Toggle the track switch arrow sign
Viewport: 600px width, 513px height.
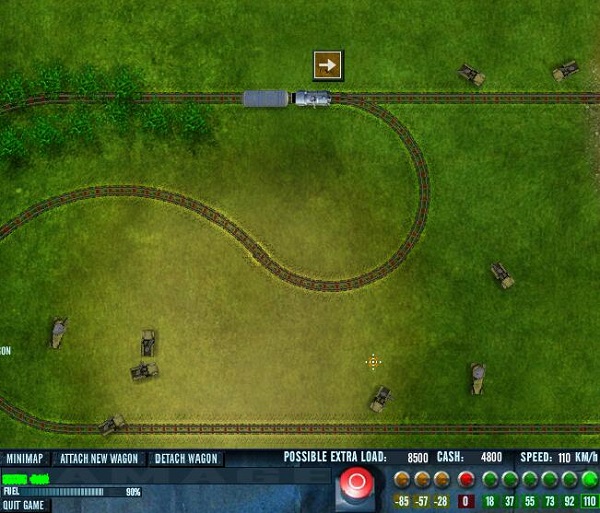click(x=327, y=65)
